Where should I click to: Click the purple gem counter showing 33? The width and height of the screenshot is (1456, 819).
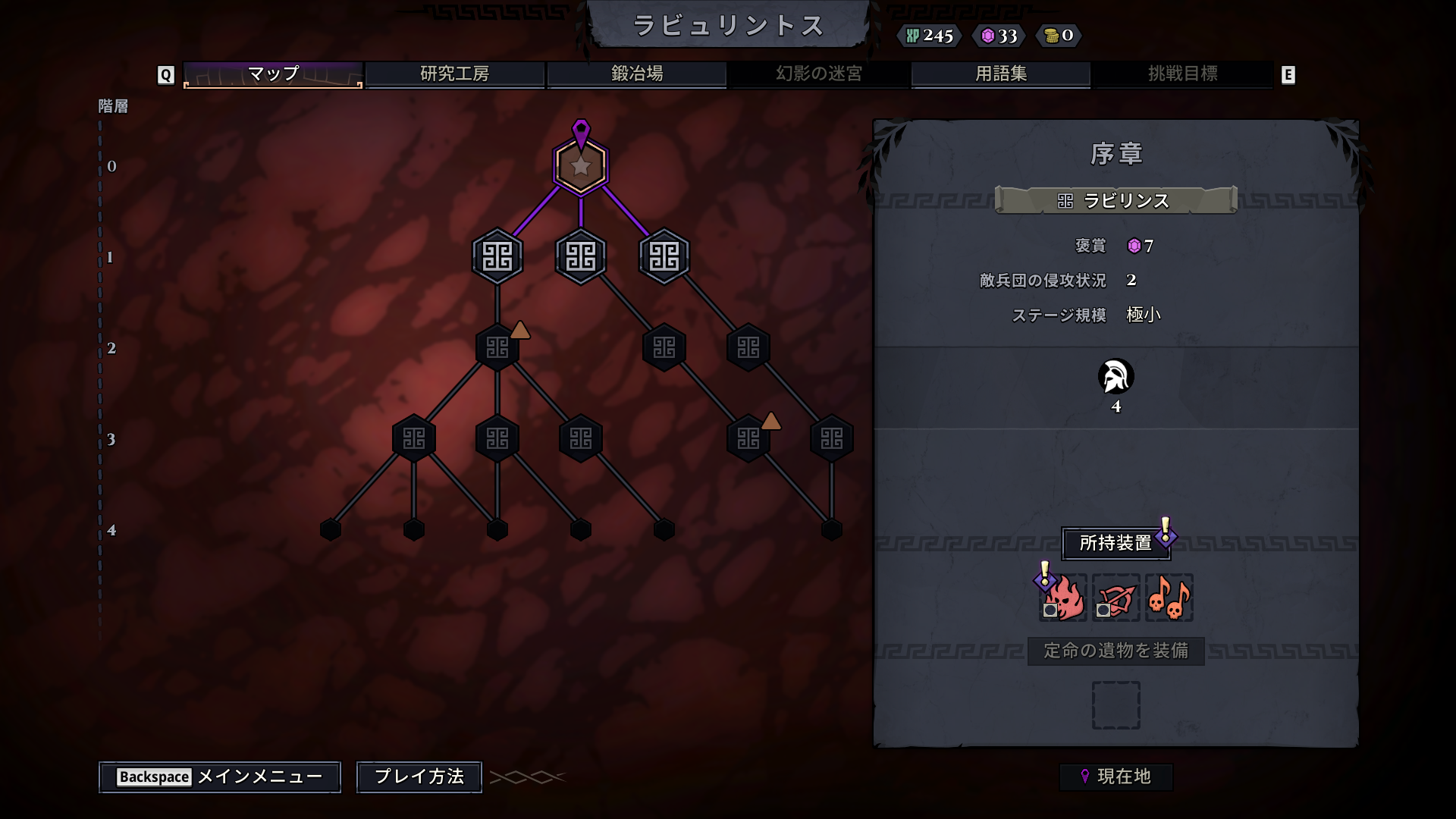[x=999, y=35]
